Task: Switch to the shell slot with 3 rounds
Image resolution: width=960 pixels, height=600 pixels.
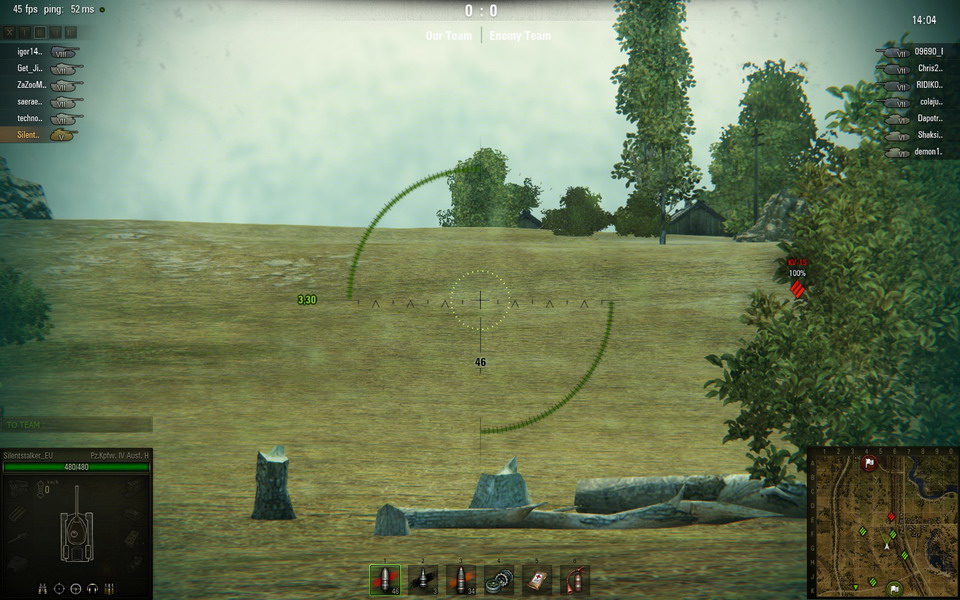Action: point(423,579)
